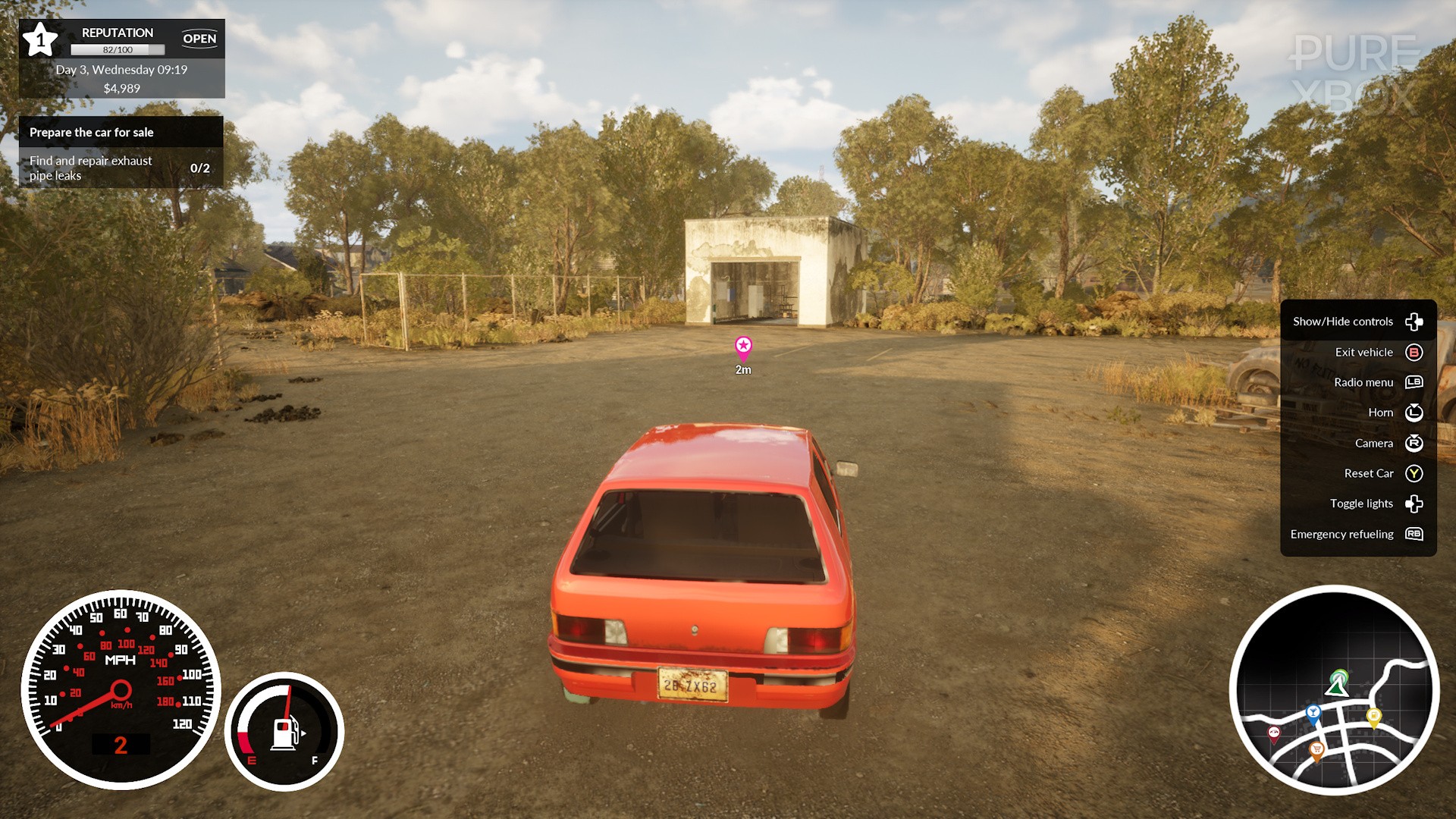Choose the red car marker on minimap

point(1274,733)
